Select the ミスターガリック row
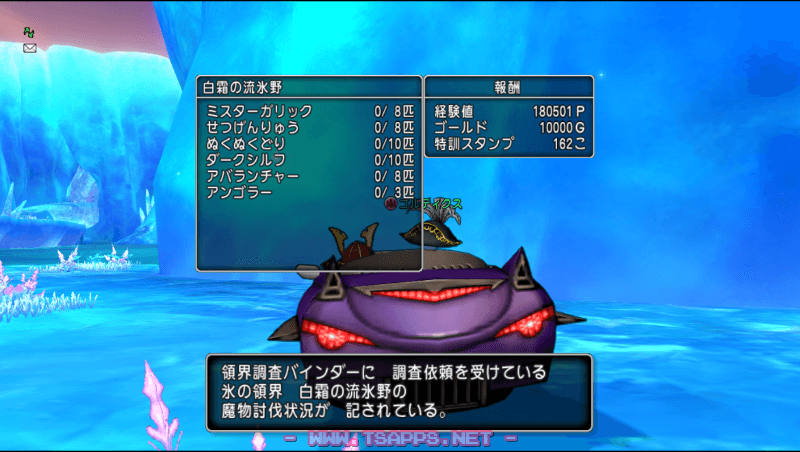The width and height of the screenshot is (800, 452). point(308,111)
